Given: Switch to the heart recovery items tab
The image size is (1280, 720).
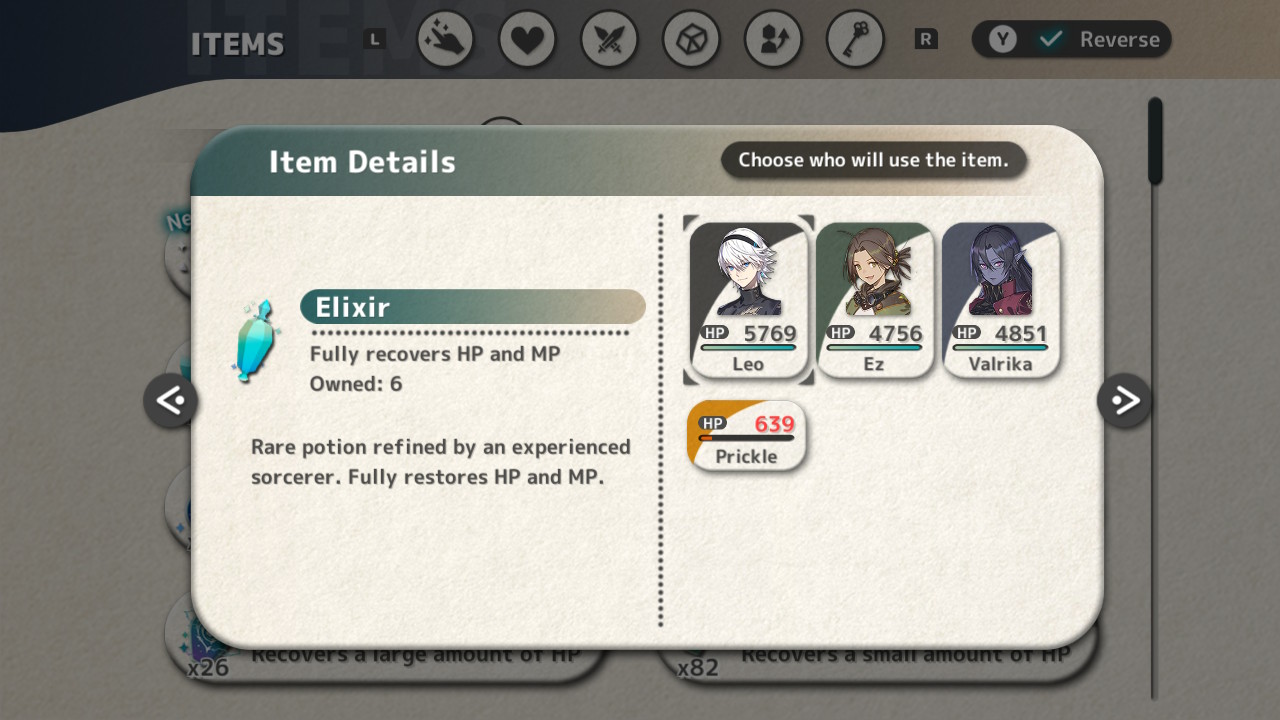Looking at the screenshot, I should point(527,40).
